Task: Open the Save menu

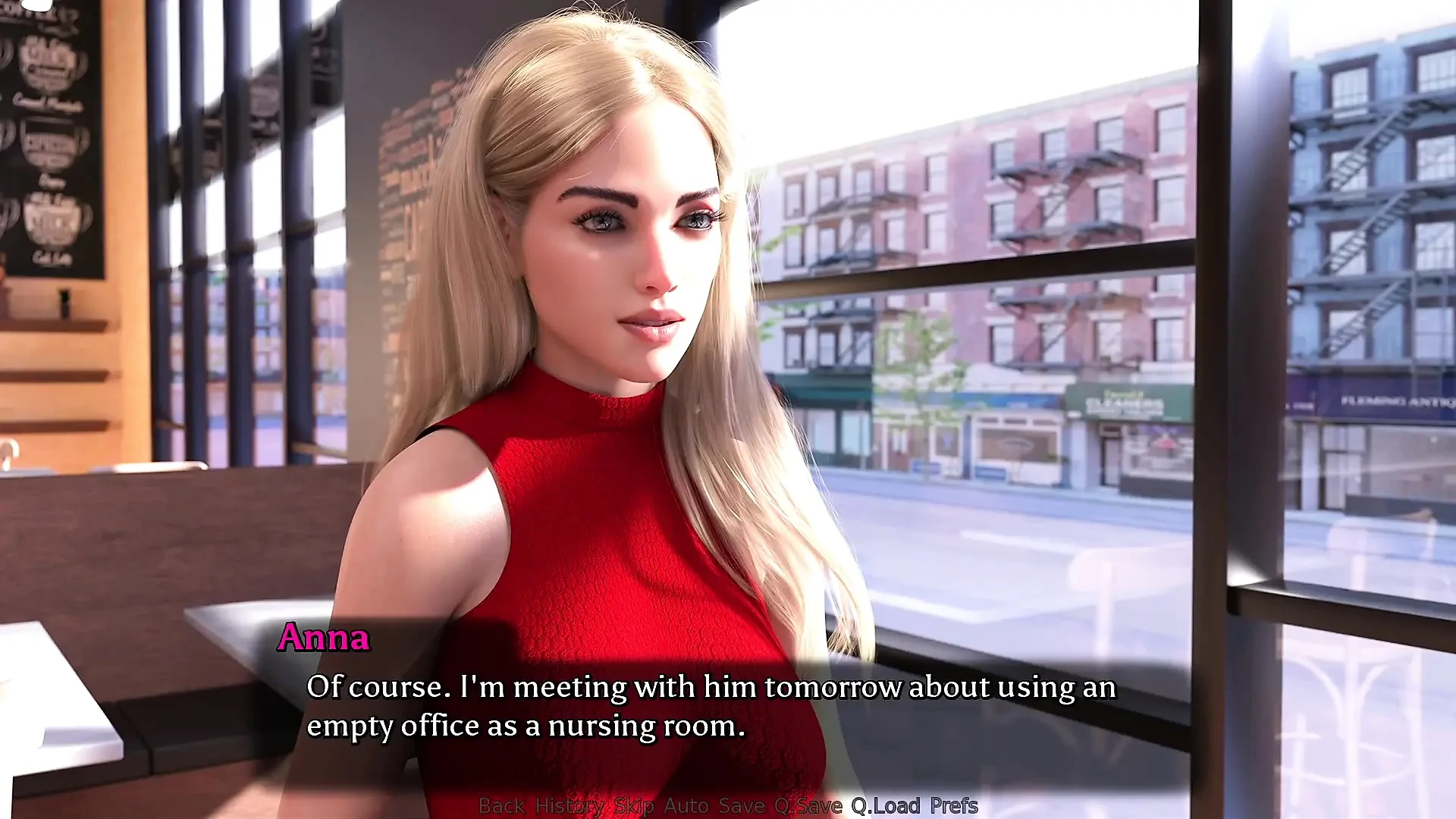Action: coord(741,805)
